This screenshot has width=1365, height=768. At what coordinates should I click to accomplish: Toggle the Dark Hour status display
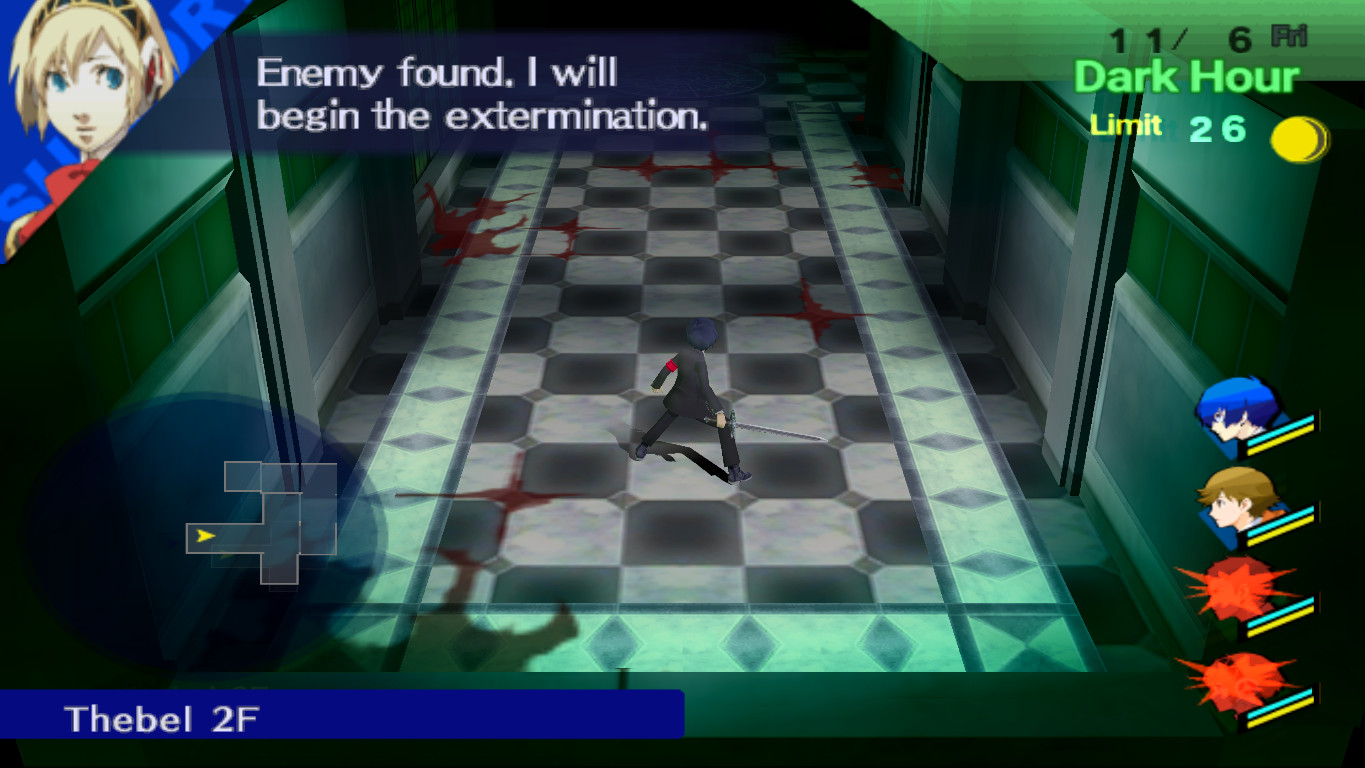click(1183, 75)
